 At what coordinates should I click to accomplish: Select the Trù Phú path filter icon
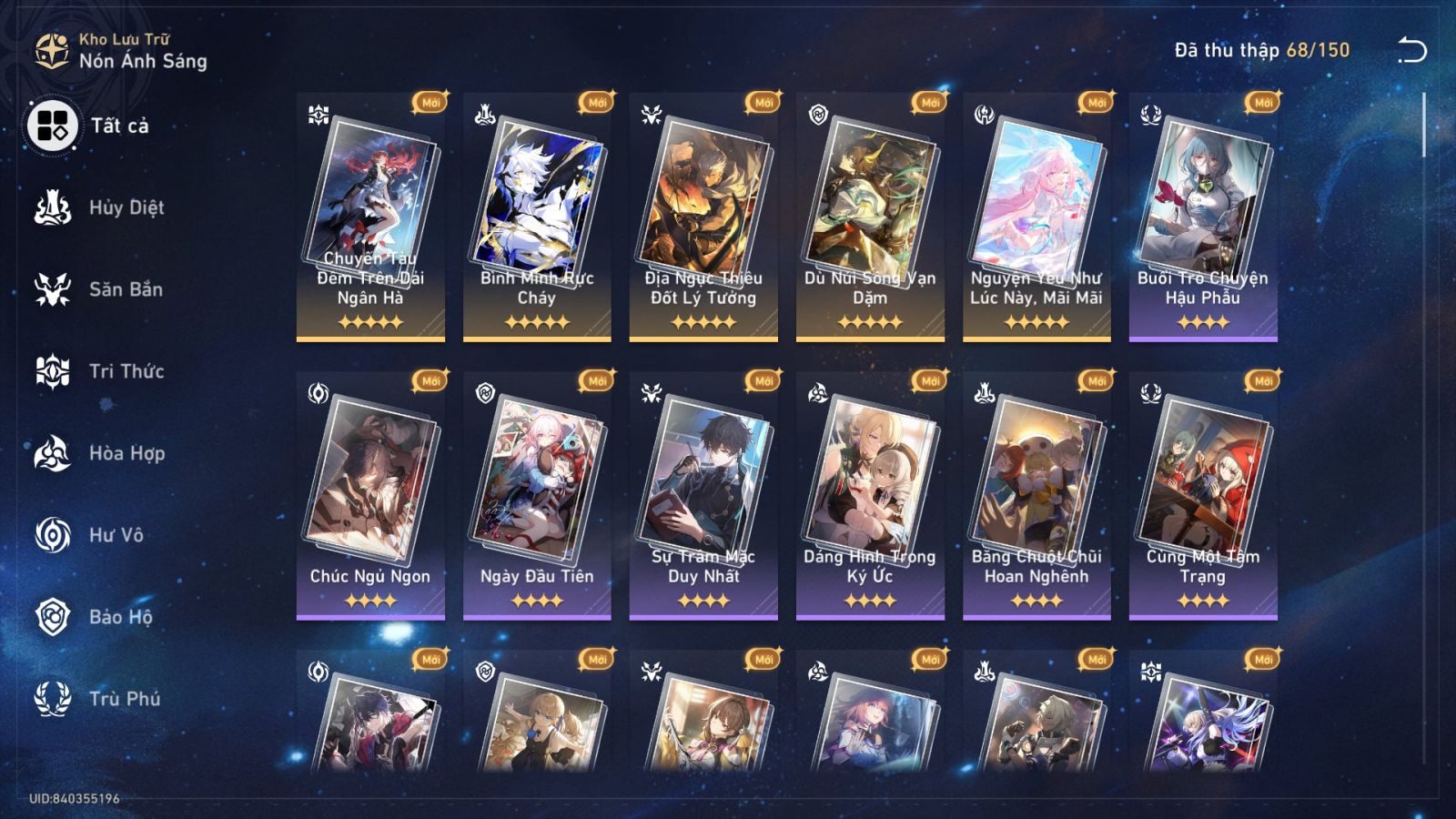53,699
